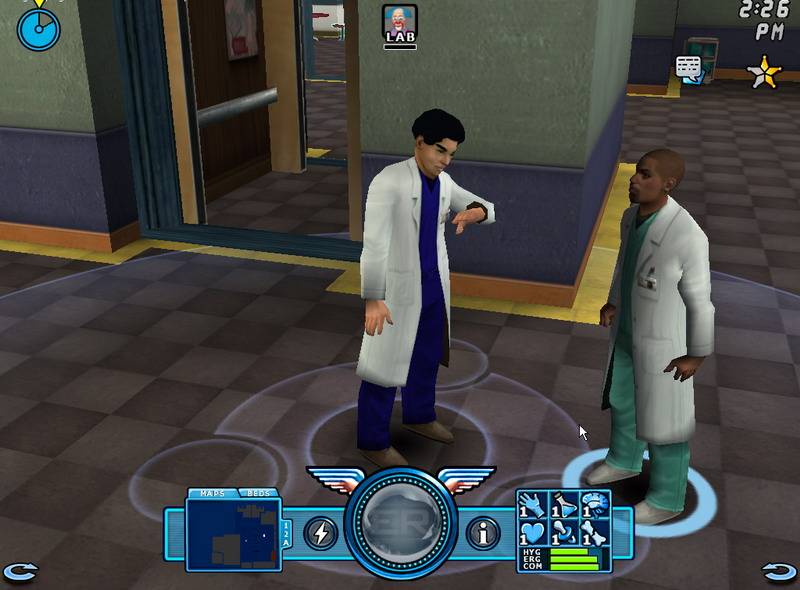The height and width of the screenshot is (590, 800).
Task: Open the LAB patient portrait
Action: (x=399, y=24)
